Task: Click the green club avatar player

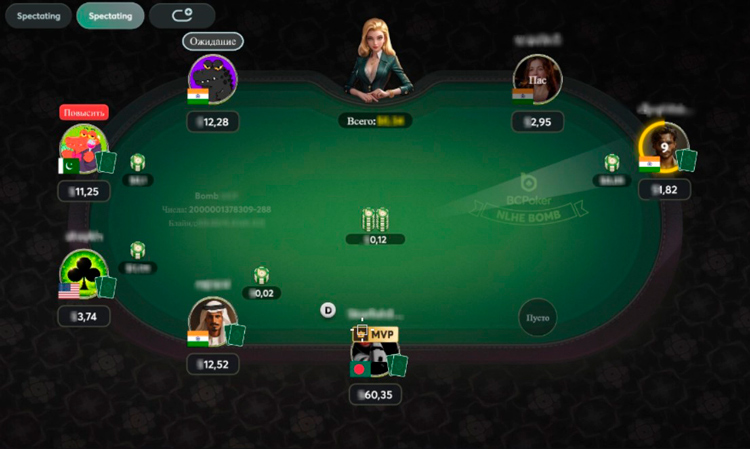Action: coord(84,273)
